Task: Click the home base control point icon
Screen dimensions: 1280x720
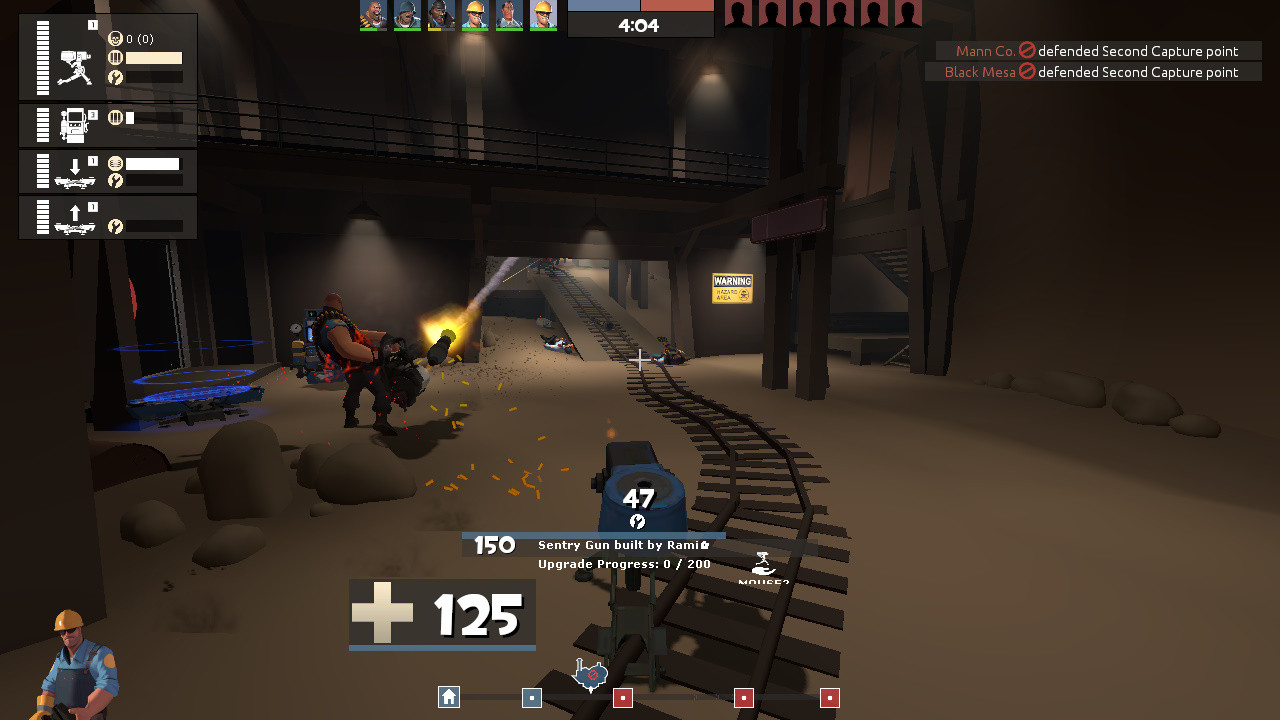Action: (x=448, y=697)
